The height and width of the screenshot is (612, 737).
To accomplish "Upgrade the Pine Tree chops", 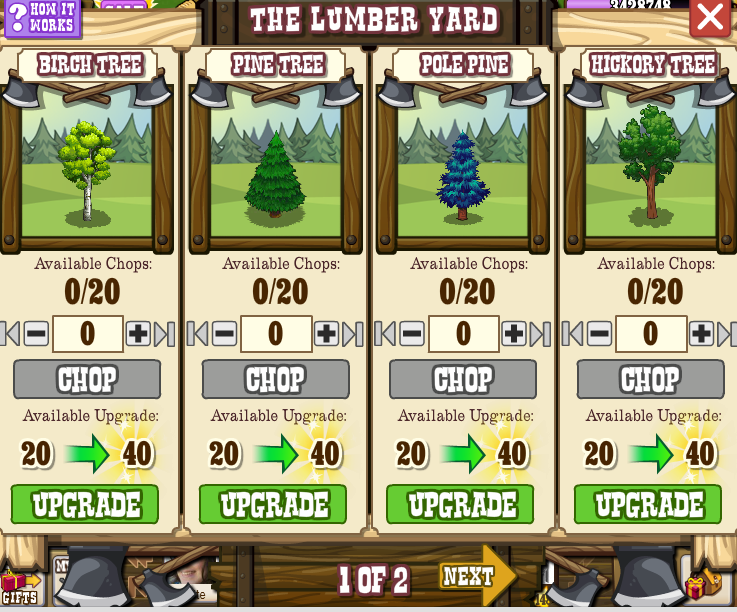I will (273, 504).
